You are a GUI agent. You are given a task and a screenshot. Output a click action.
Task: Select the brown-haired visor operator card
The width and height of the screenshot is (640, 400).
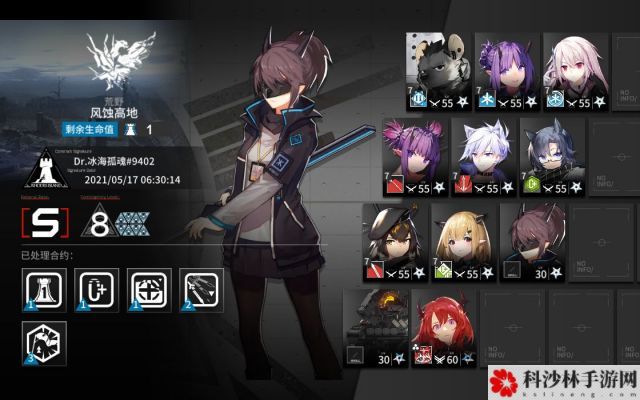(x=532, y=242)
